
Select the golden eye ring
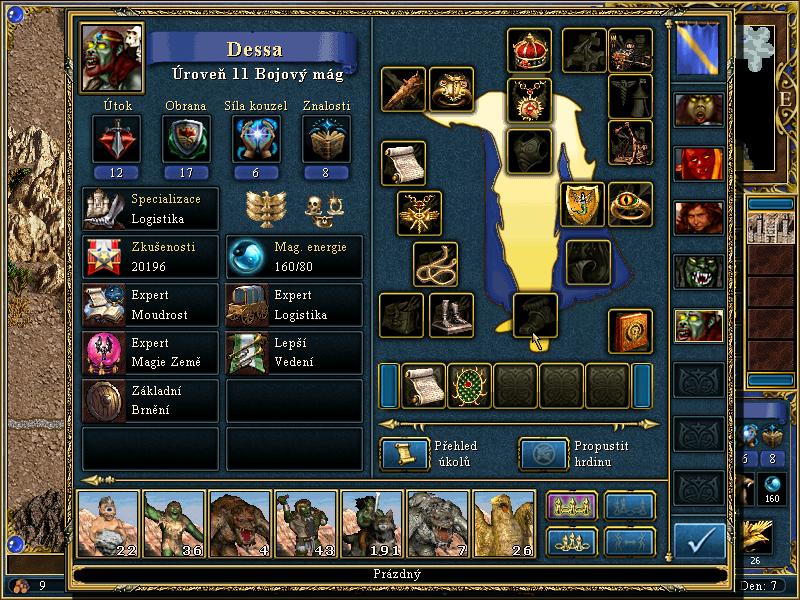pos(630,203)
